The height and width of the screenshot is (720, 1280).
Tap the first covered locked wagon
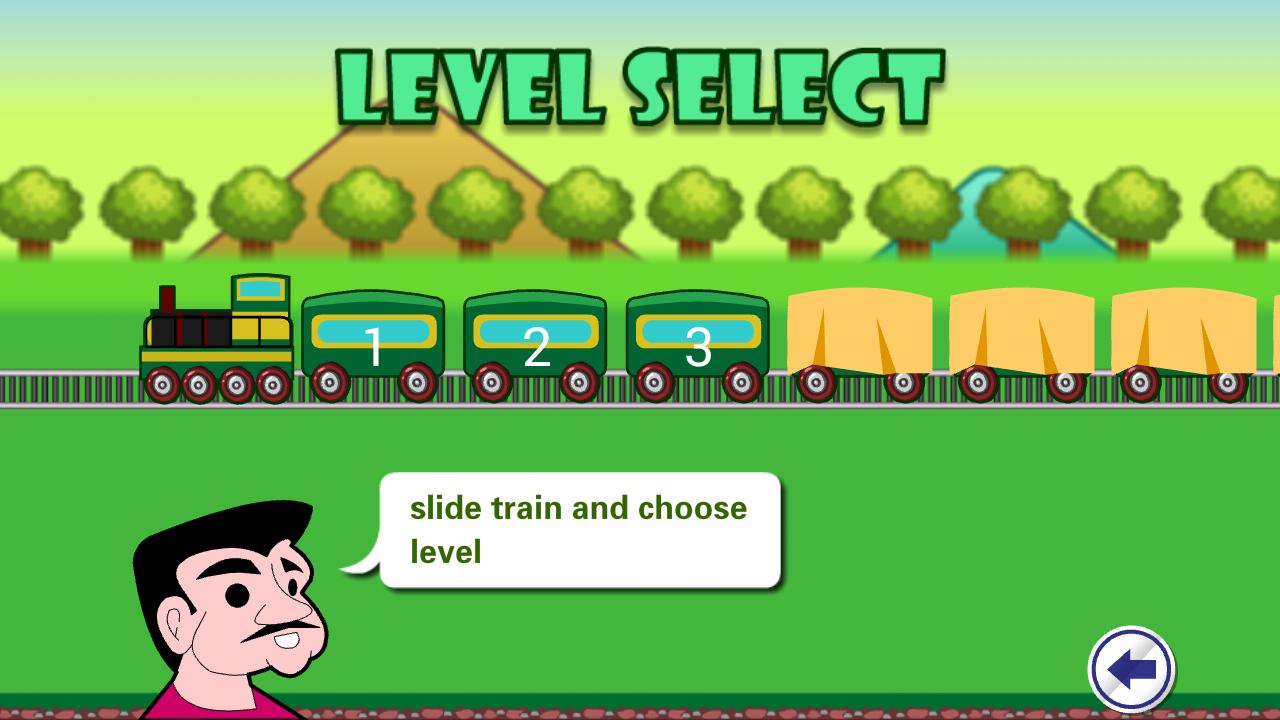click(860, 335)
